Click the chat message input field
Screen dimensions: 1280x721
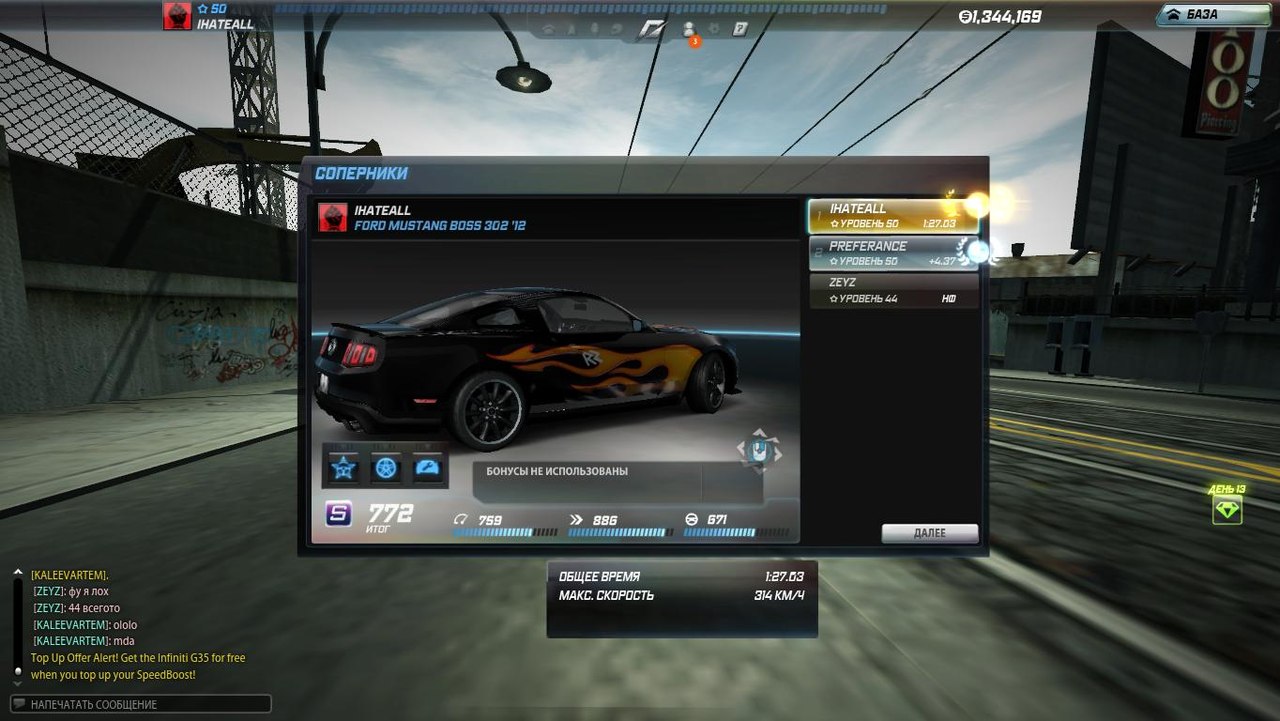coord(140,704)
